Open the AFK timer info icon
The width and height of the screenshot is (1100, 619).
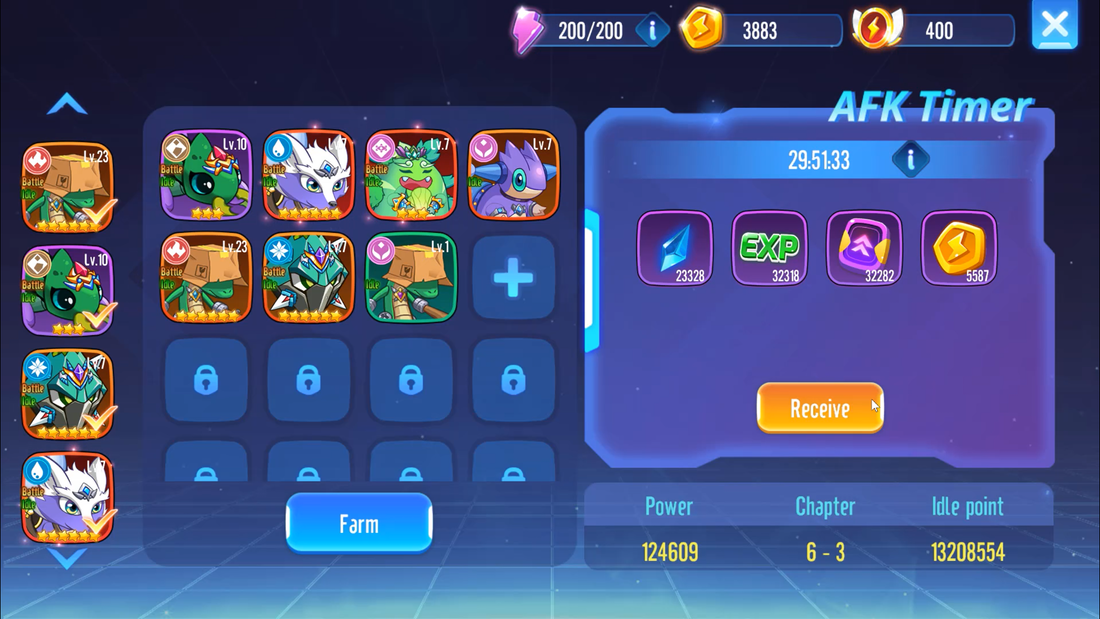(x=910, y=159)
